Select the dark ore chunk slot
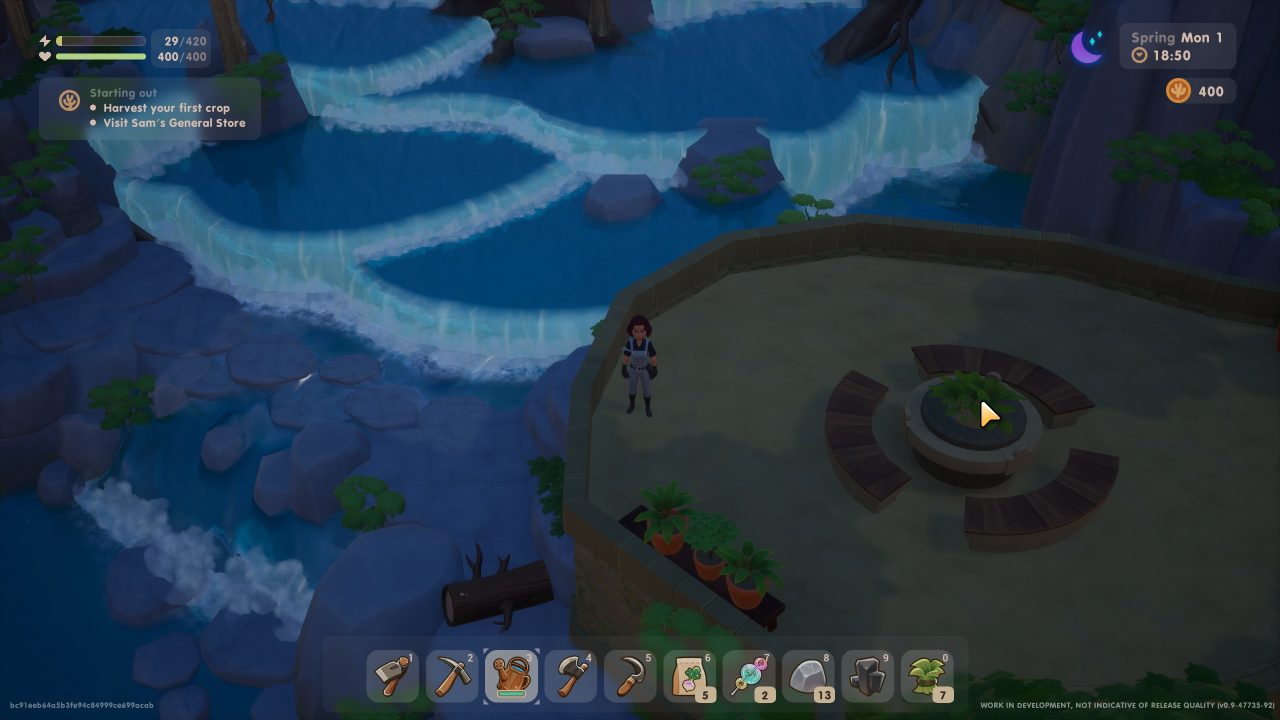Image resolution: width=1280 pixels, height=720 pixels. (x=868, y=676)
